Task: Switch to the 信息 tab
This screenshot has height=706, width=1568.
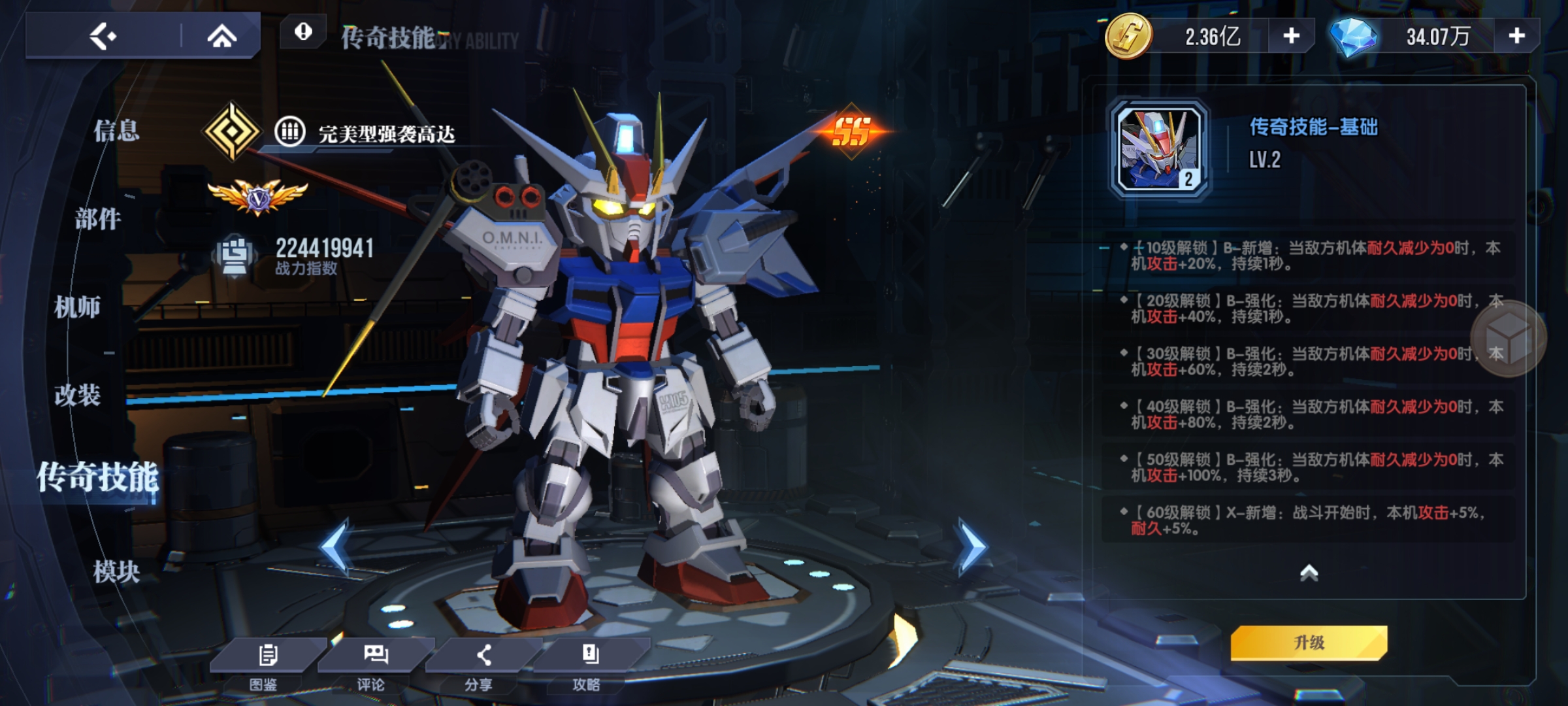Action: pos(116,131)
